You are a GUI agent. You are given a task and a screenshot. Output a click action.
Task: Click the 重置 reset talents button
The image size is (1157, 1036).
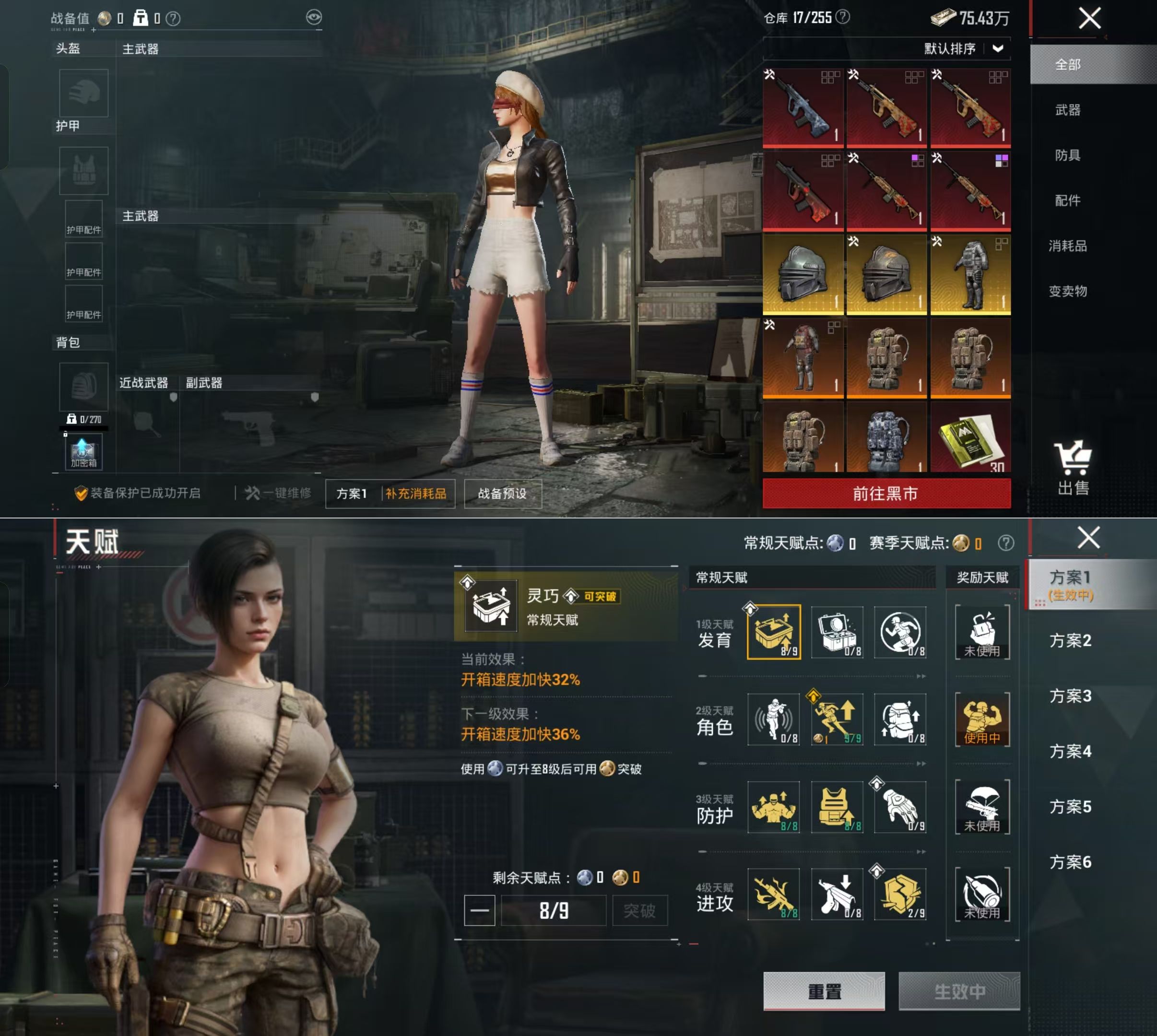tap(824, 991)
